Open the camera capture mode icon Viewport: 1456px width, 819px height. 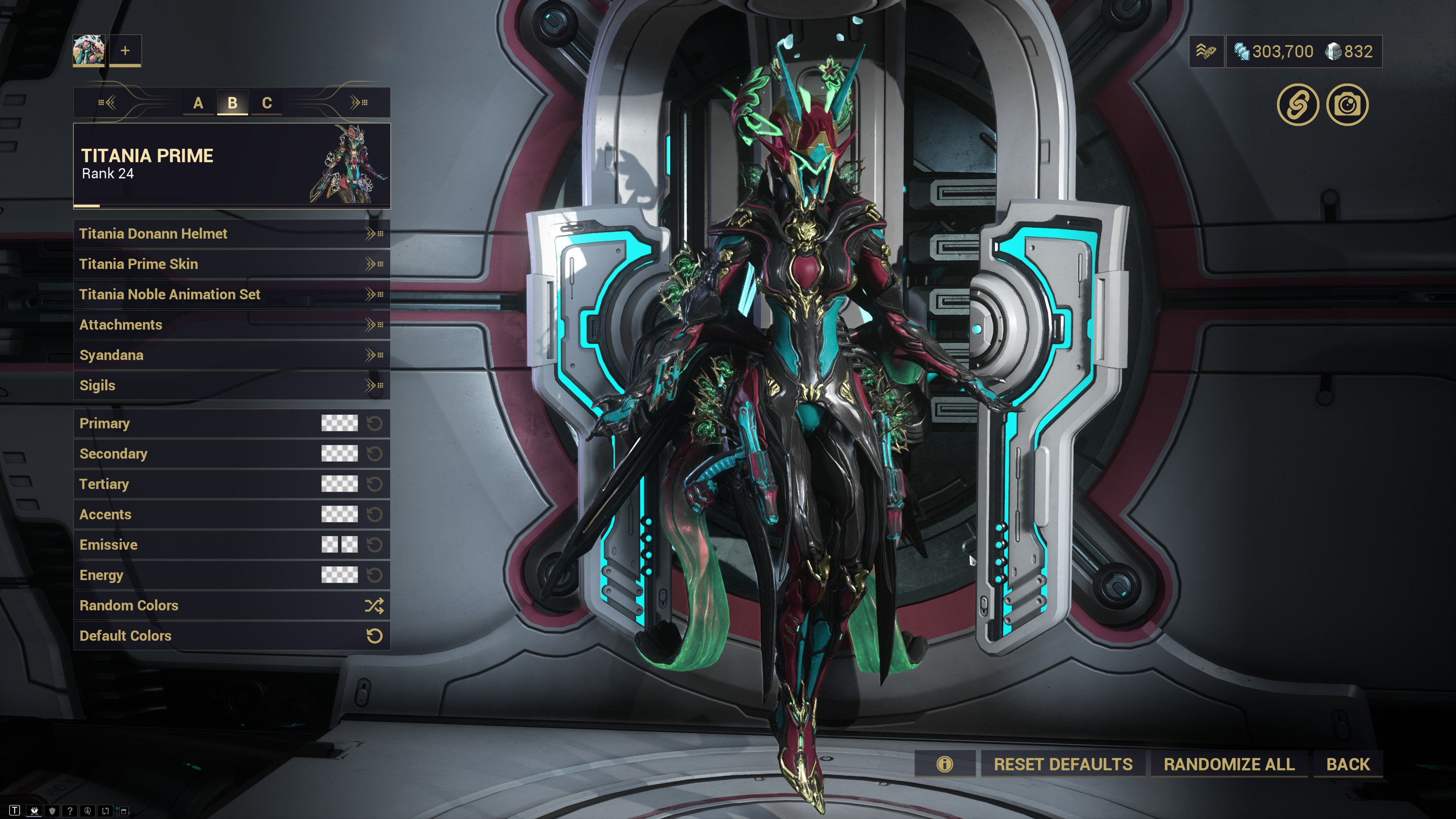[1347, 105]
